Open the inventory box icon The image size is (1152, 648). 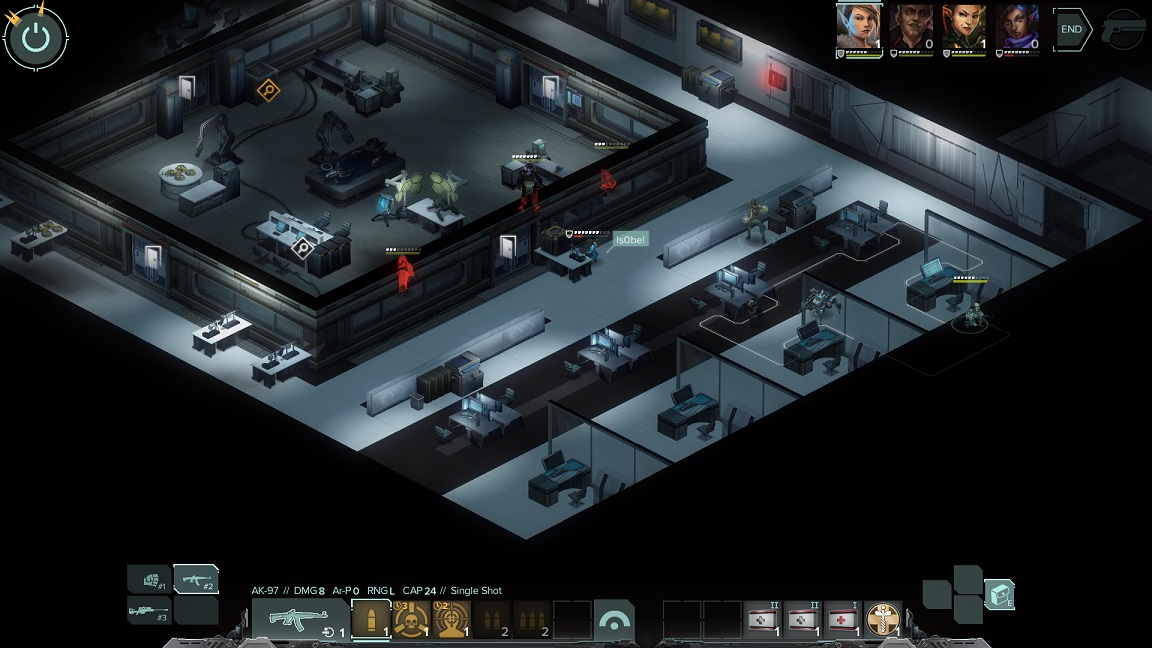coord(999,594)
